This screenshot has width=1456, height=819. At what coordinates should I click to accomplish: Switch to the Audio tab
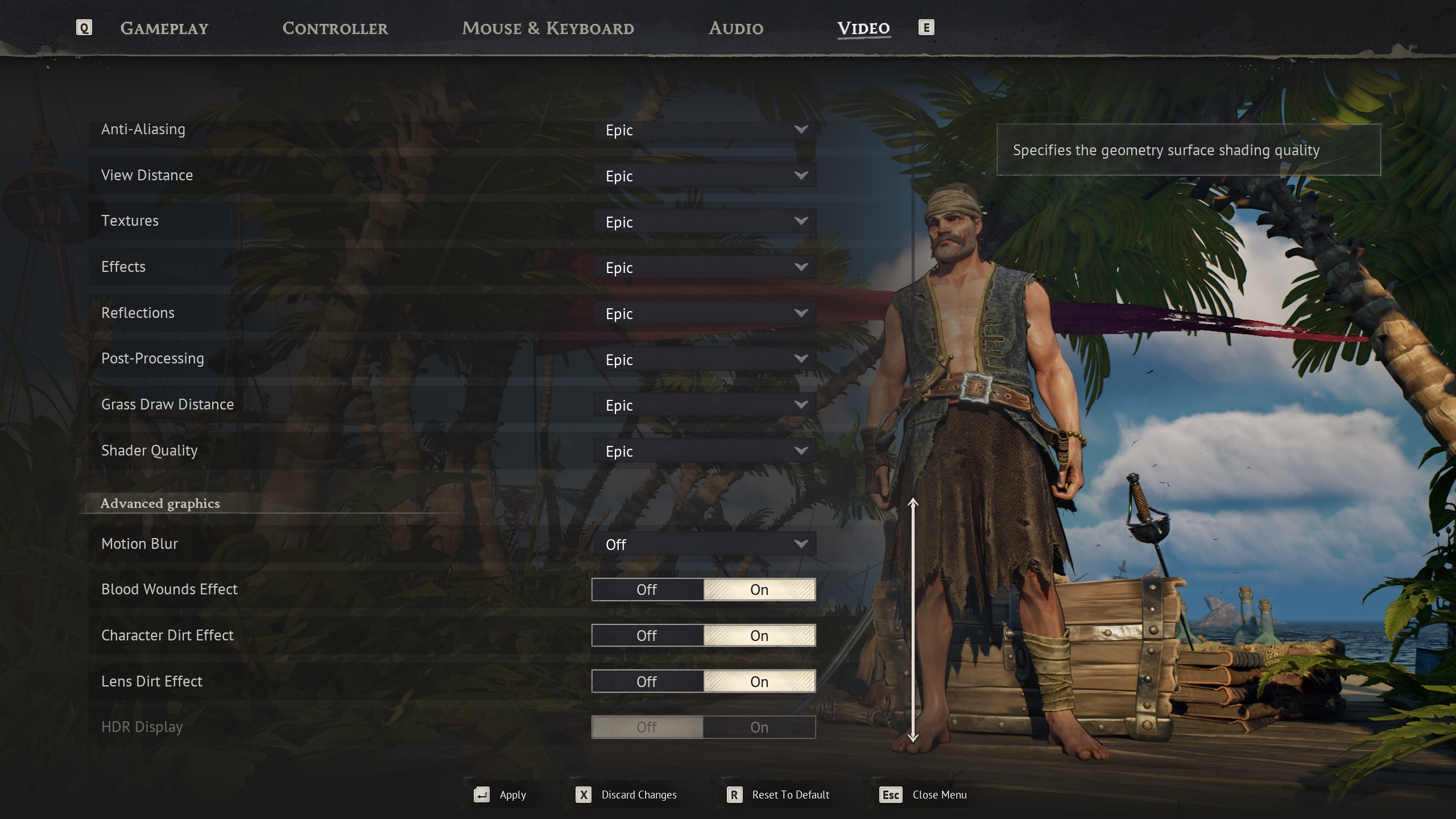coord(736,28)
